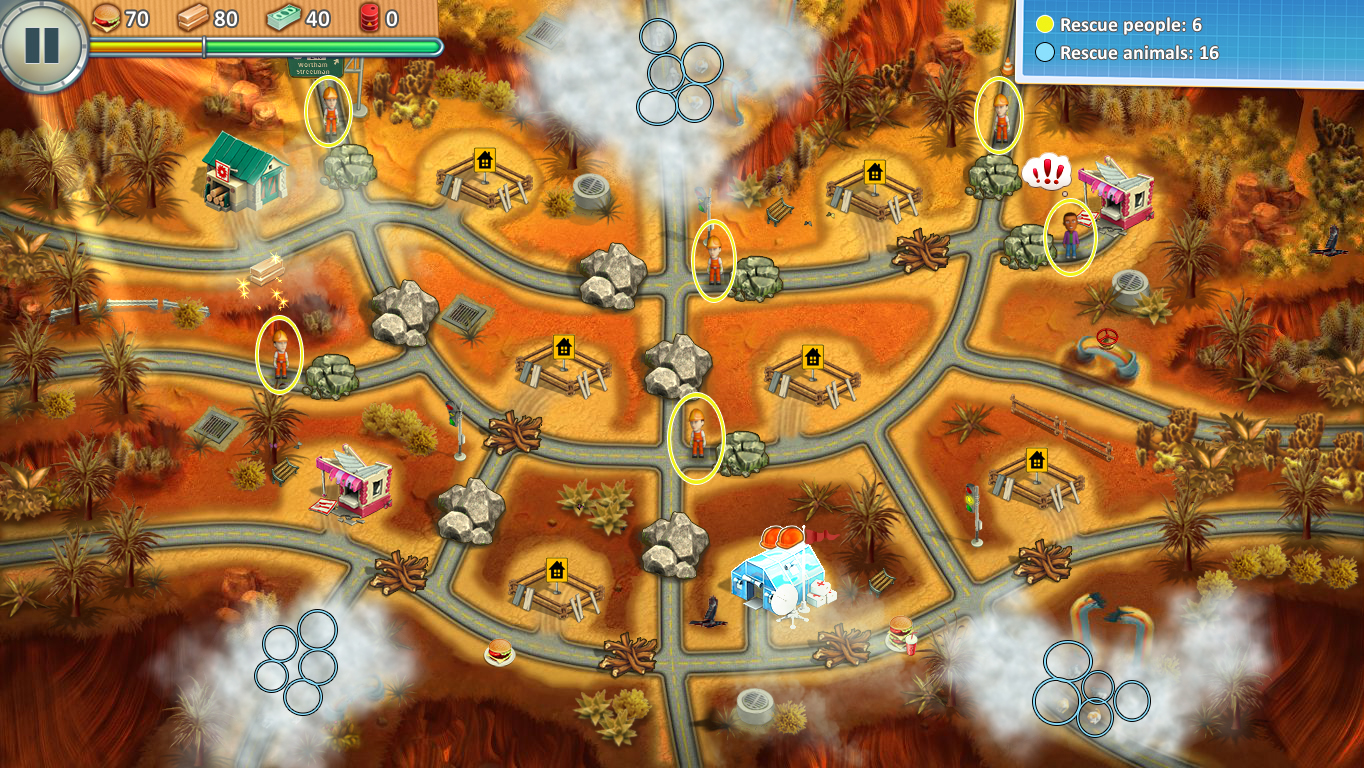This screenshot has width=1364, height=768.
Task: Pause the game with the pause button
Action: coord(41,44)
